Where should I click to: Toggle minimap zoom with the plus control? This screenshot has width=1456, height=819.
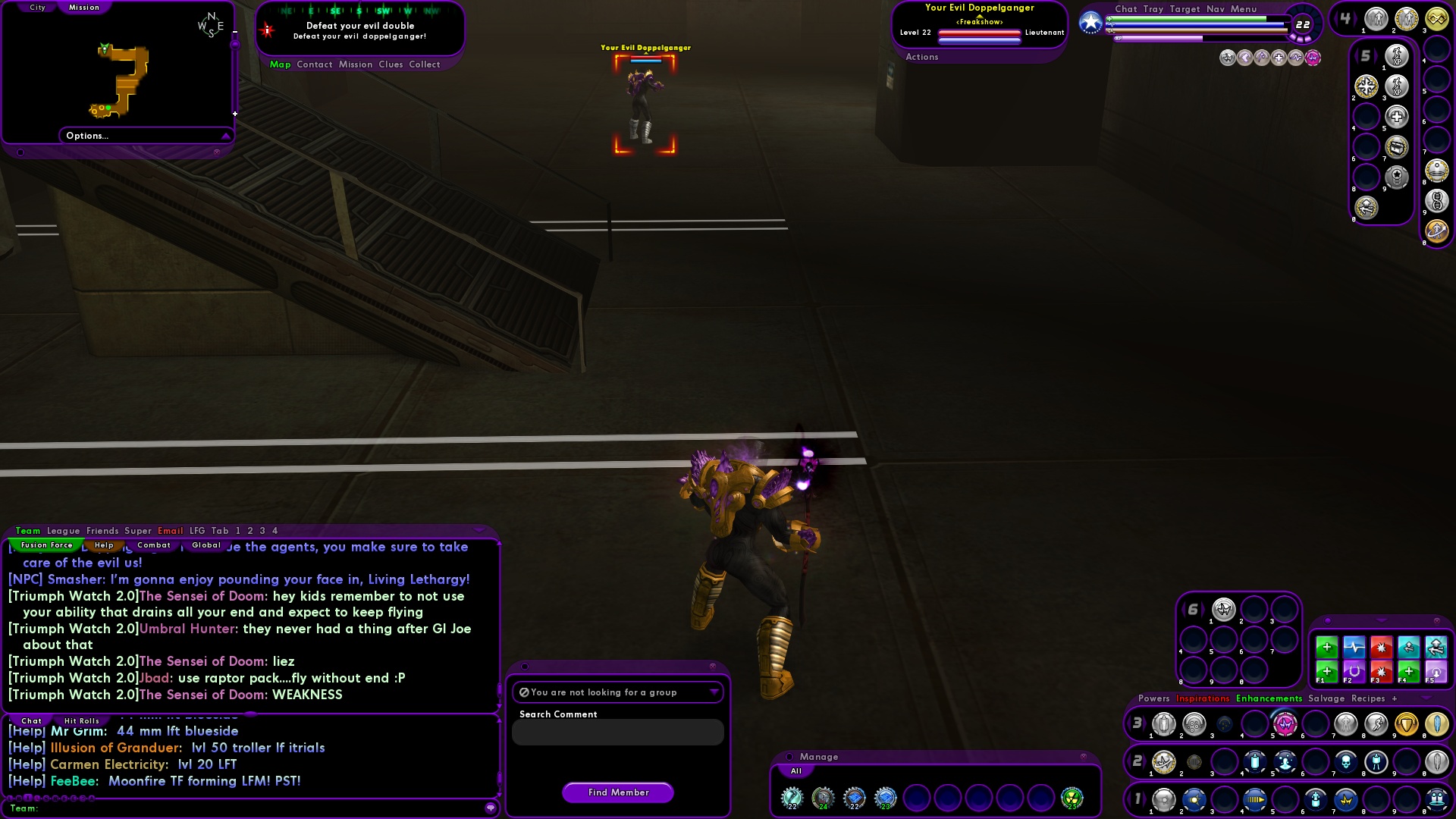tap(235, 114)
